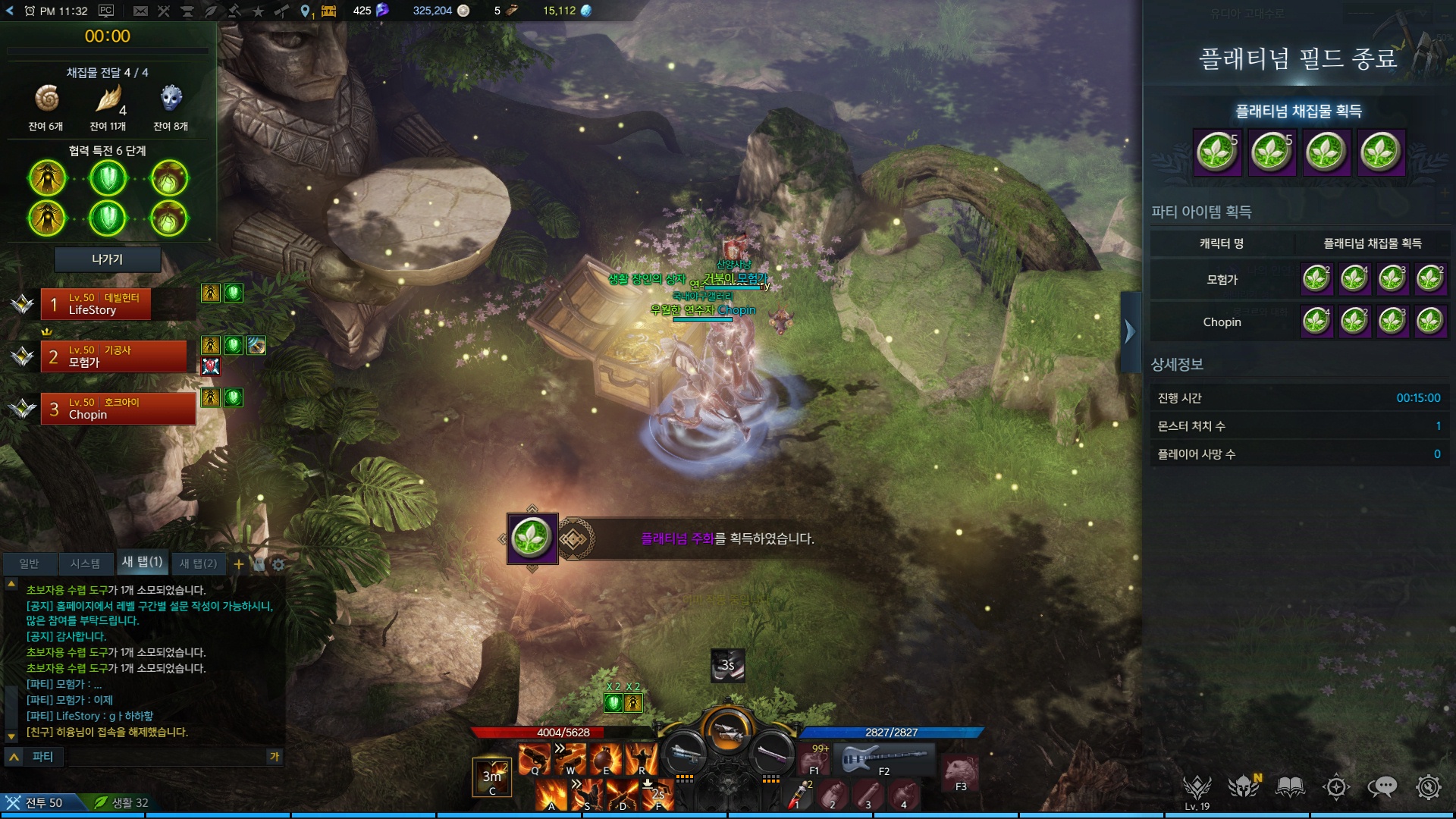1456x819 pixels.
Task: Play the guitar instrument in F2 slot
Action: pos(883,758)
